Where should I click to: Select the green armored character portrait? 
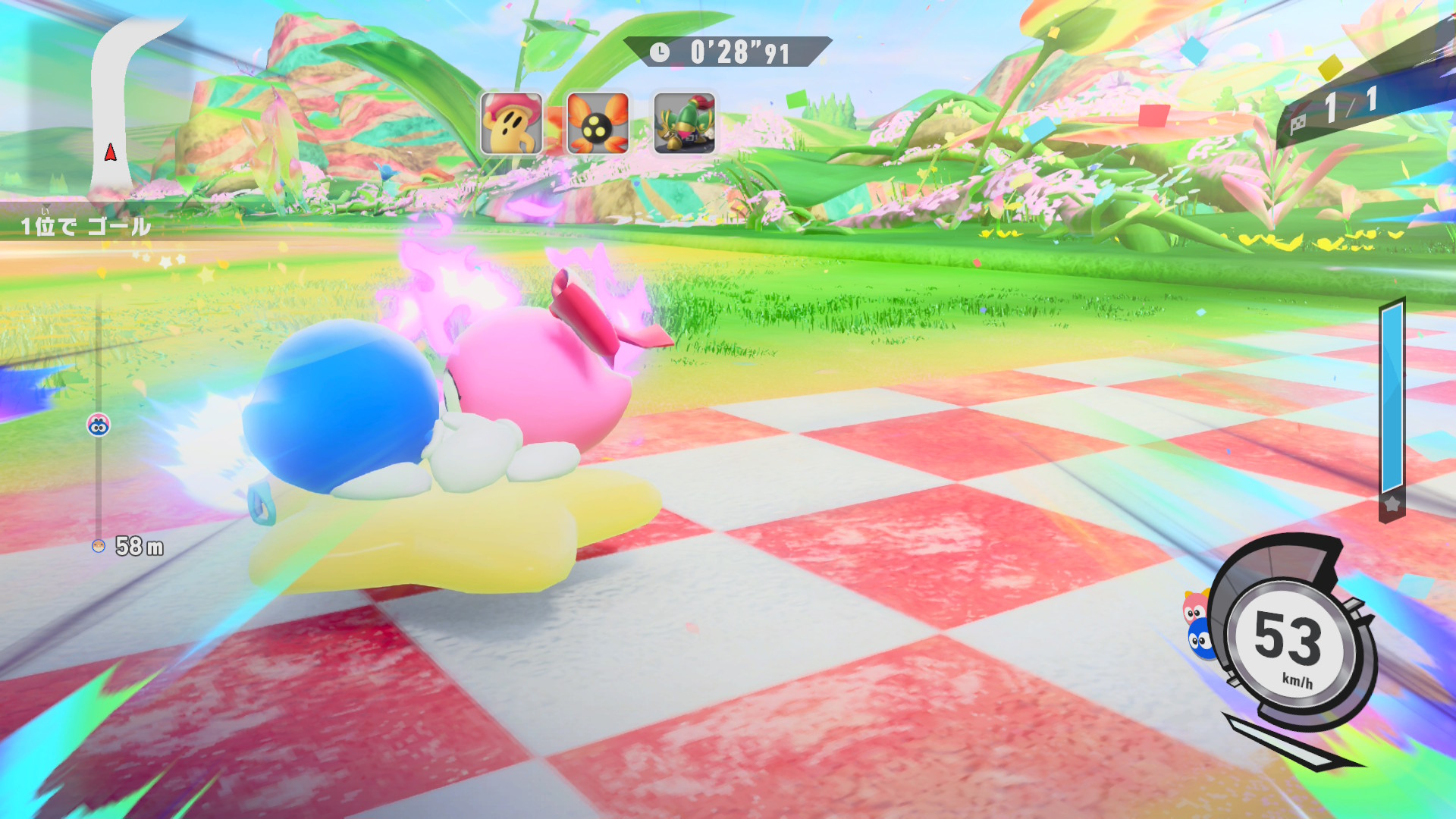click(684, 124)
